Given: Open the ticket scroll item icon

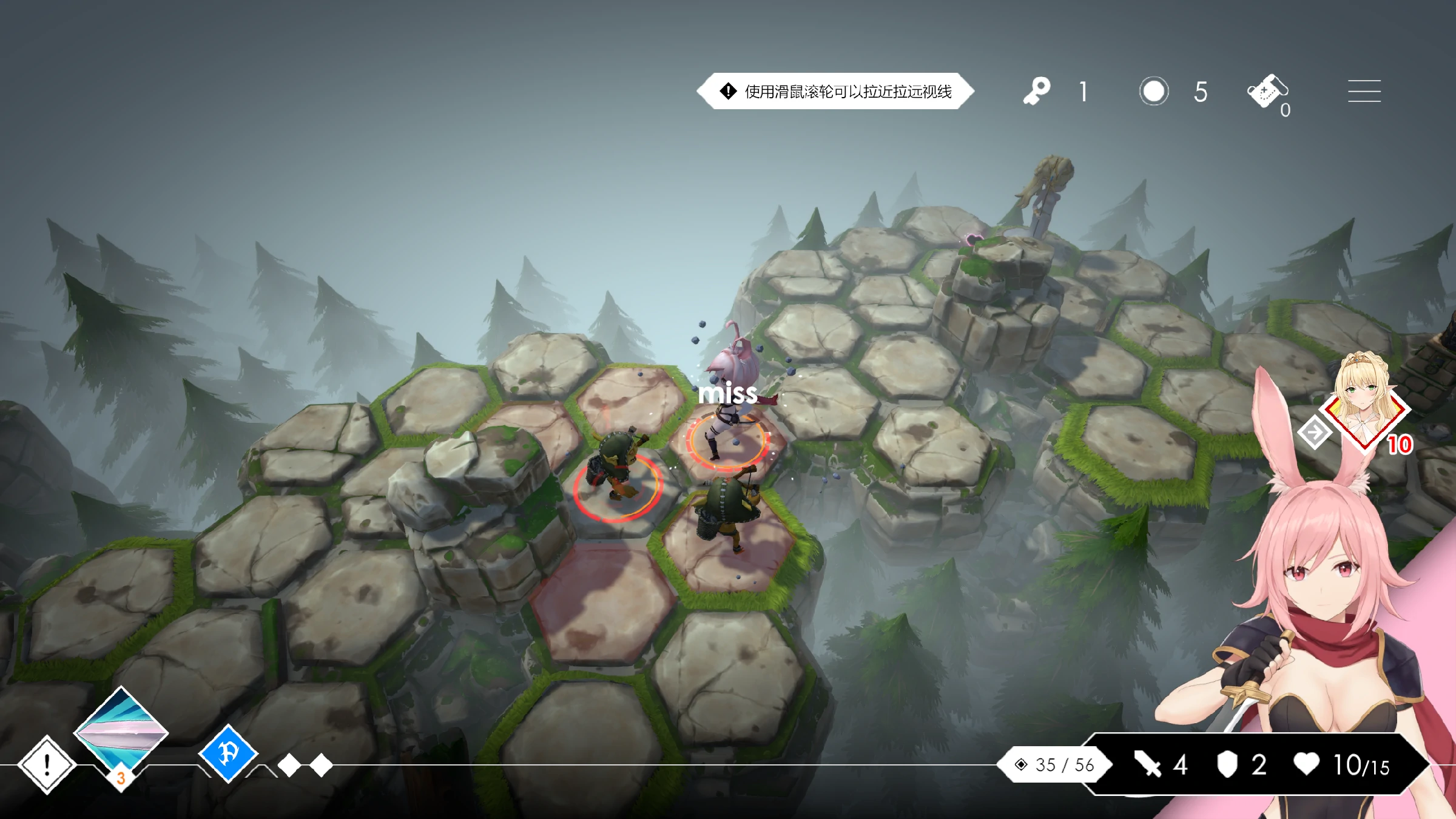Looking at the screenshot, I should pos(1267,92).
